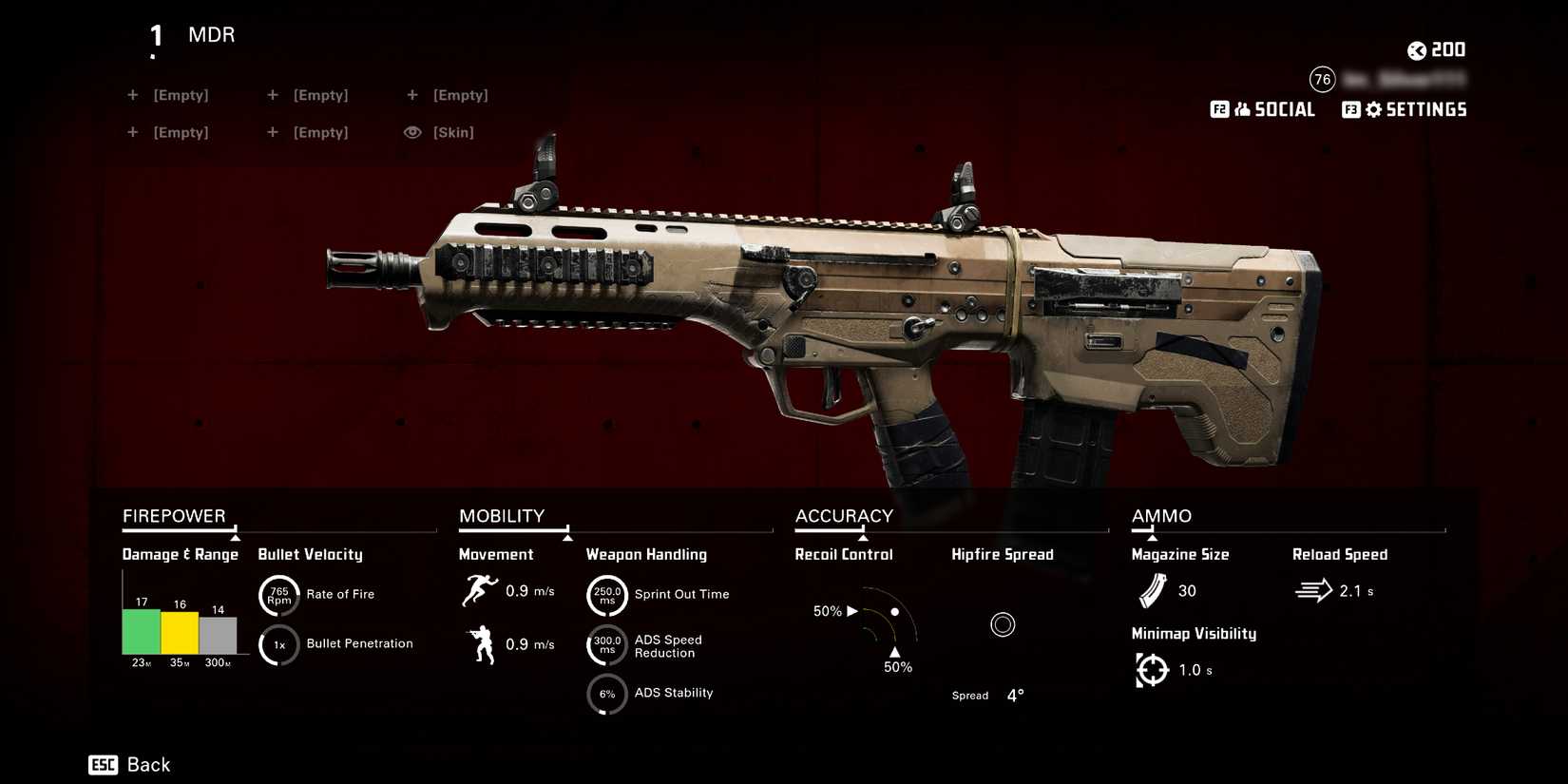The image size is (1568, 784).
Task: Click the Sprint Out Time icon
Action: click(606, 594)
